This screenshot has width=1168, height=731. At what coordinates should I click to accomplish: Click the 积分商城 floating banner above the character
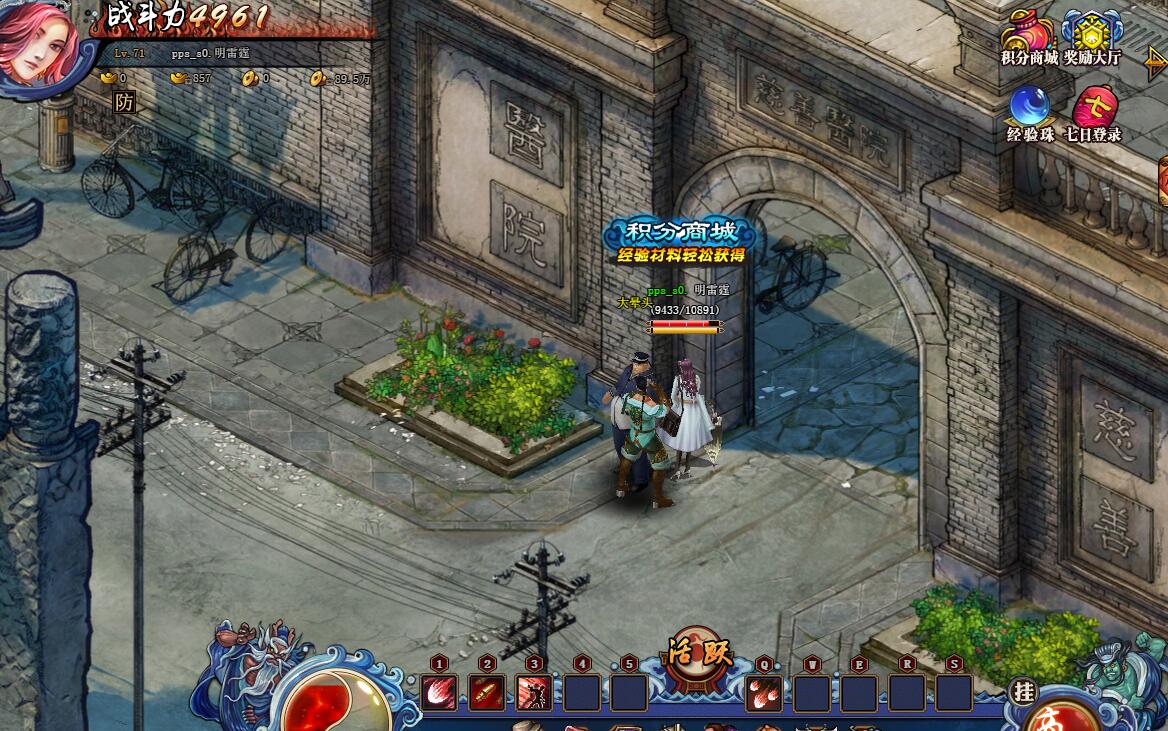(683, 241)
